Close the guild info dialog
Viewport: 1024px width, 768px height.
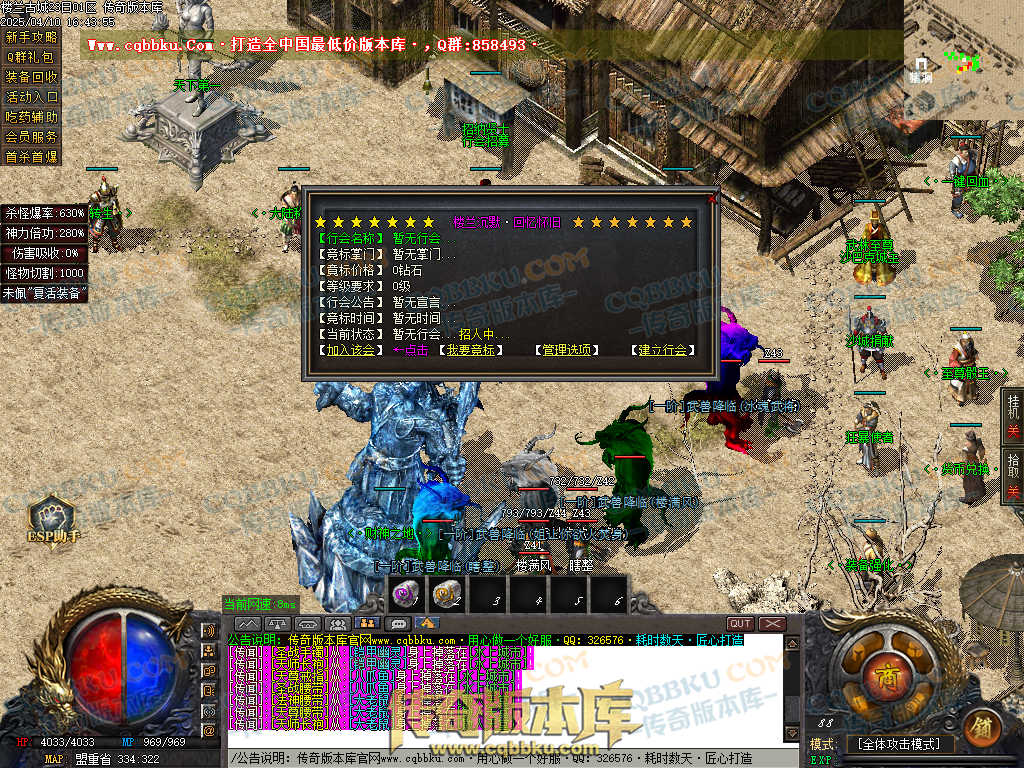[x=712, y=198]
